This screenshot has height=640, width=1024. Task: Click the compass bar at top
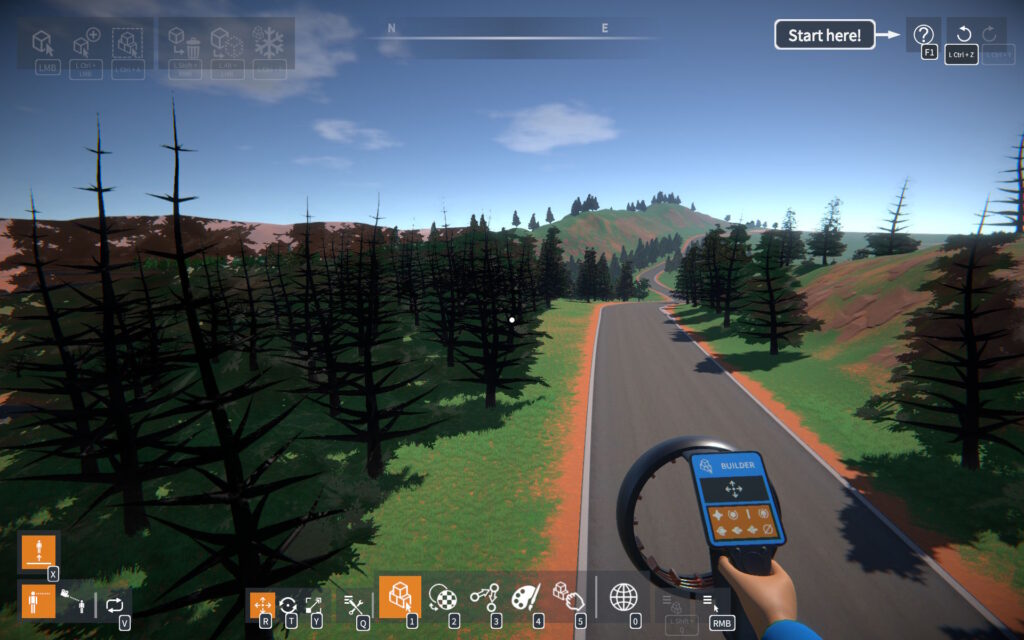tap(518, 37)
